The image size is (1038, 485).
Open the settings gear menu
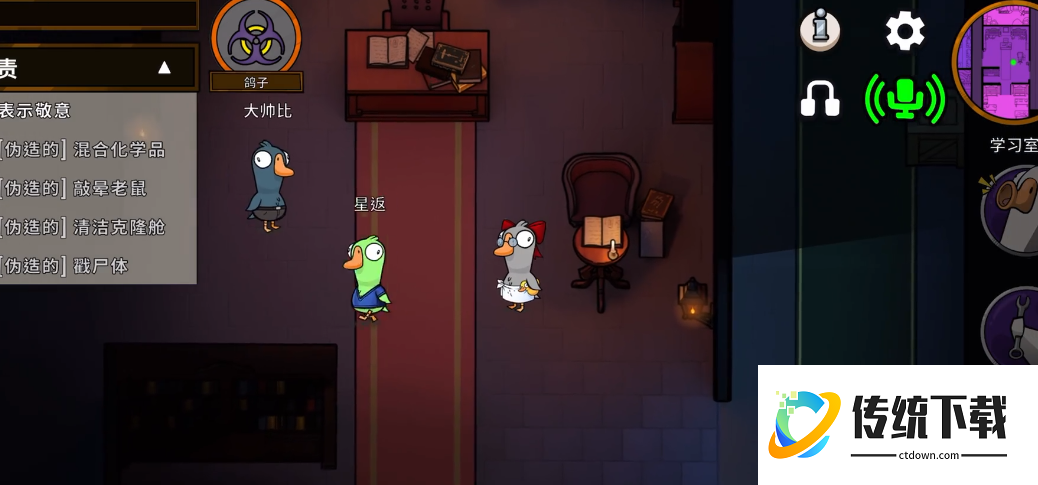pyautogui.click(x=905, y=31)
